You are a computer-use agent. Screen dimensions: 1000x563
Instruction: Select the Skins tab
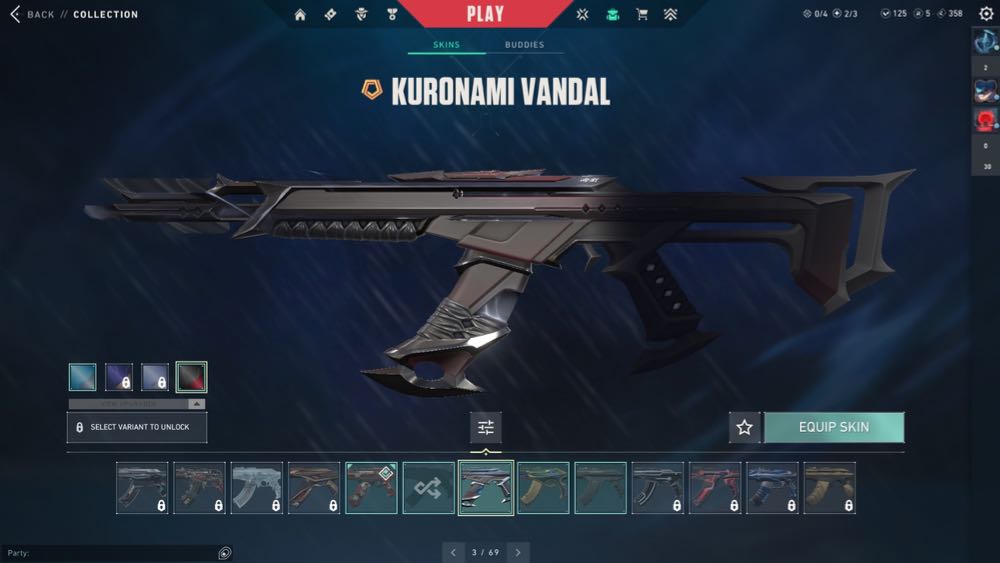click(x=446, y=45)
